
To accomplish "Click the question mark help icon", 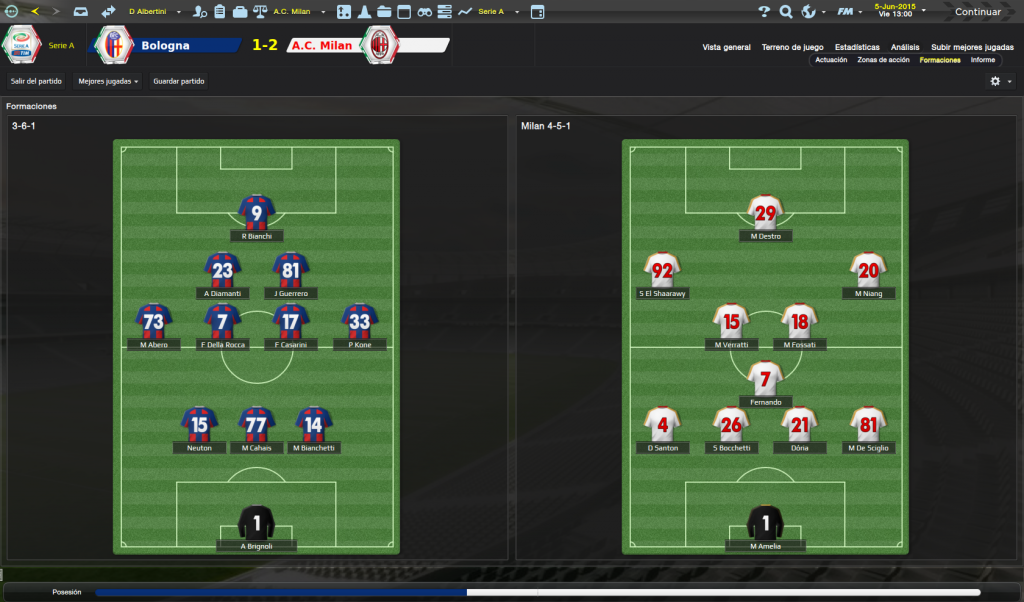I will [x=764, y=12].
